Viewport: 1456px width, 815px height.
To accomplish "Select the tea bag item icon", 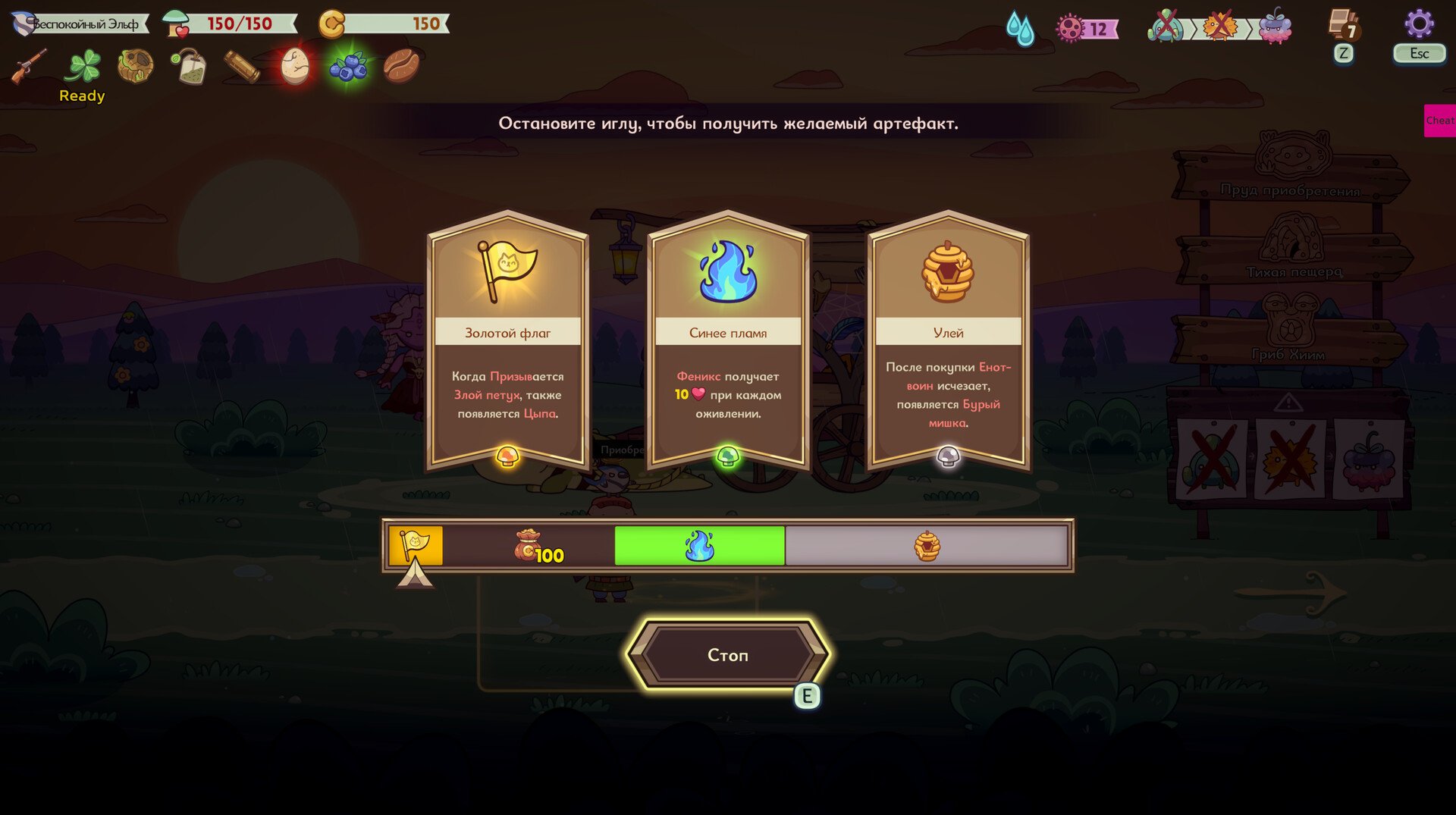I will click(188, 67).
